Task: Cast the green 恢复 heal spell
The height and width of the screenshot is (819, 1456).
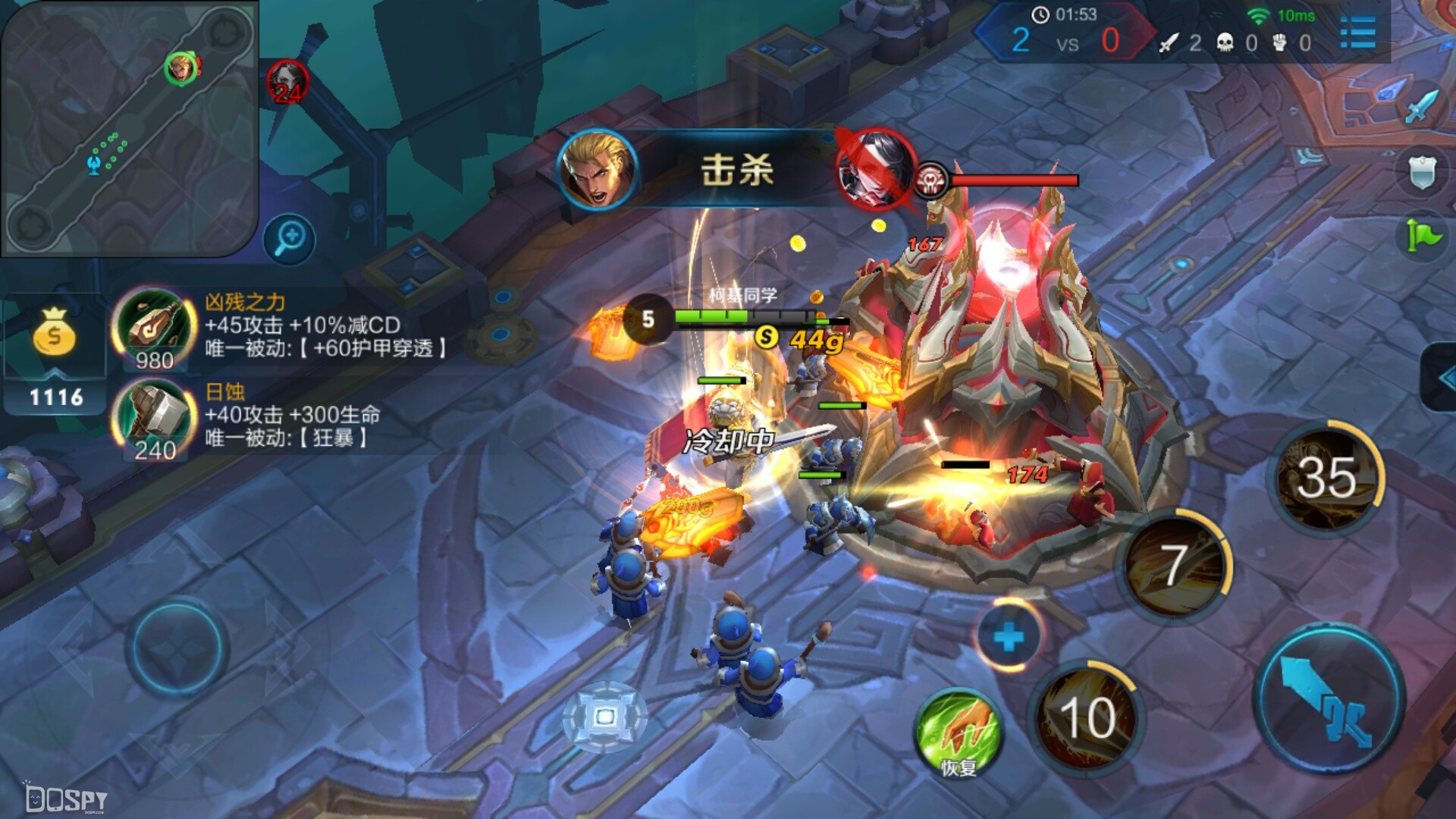Action: click(959, 733)
